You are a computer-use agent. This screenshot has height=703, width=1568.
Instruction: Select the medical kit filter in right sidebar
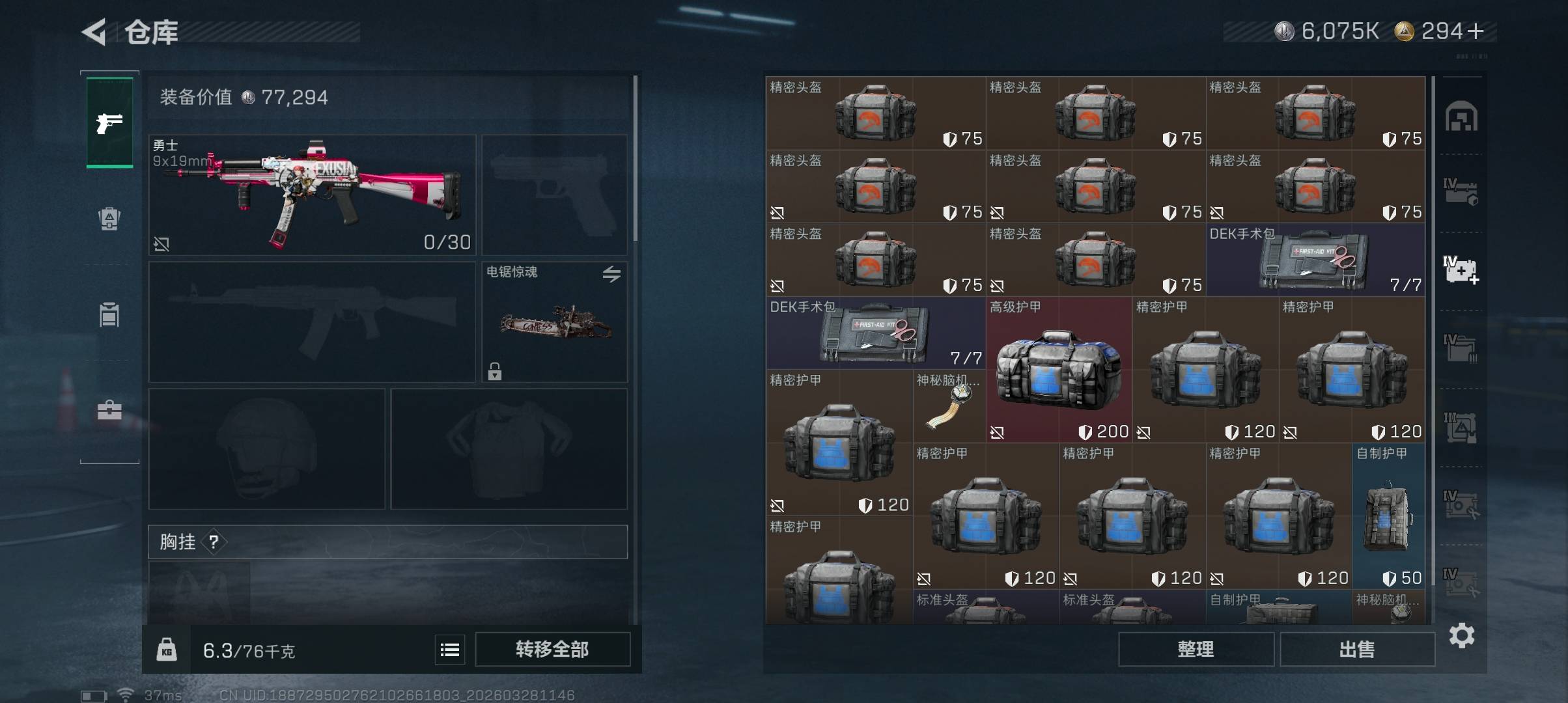point(1461,269)
